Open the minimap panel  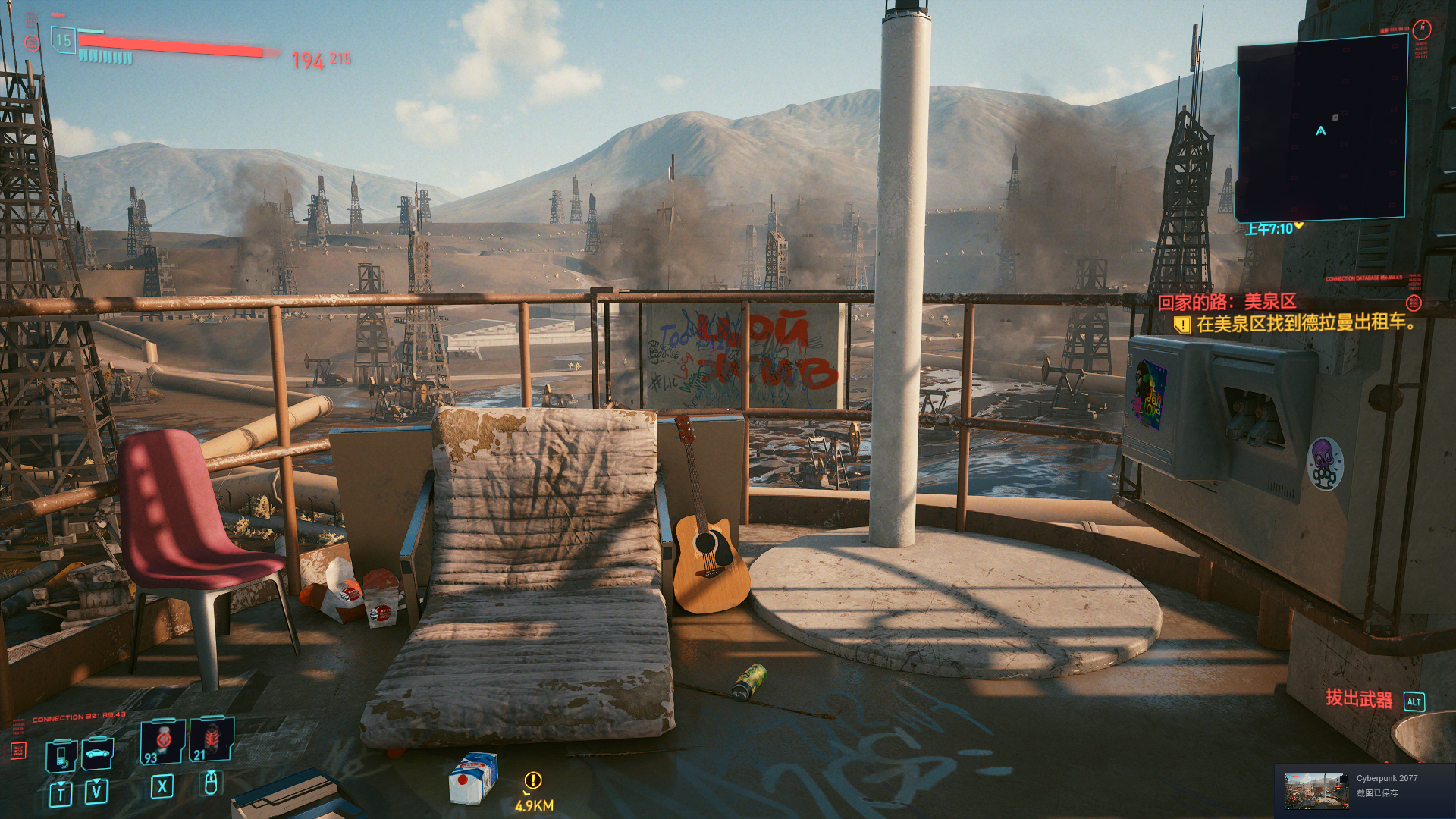pyautogui.click(x=1321, y=129)
